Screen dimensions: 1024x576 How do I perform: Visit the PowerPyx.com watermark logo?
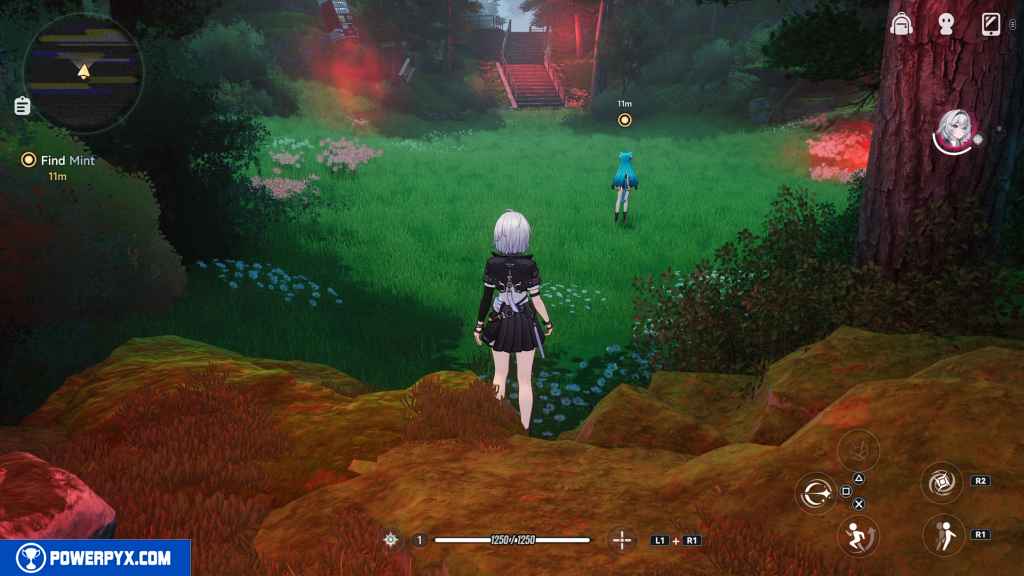[x=95, y=557]
